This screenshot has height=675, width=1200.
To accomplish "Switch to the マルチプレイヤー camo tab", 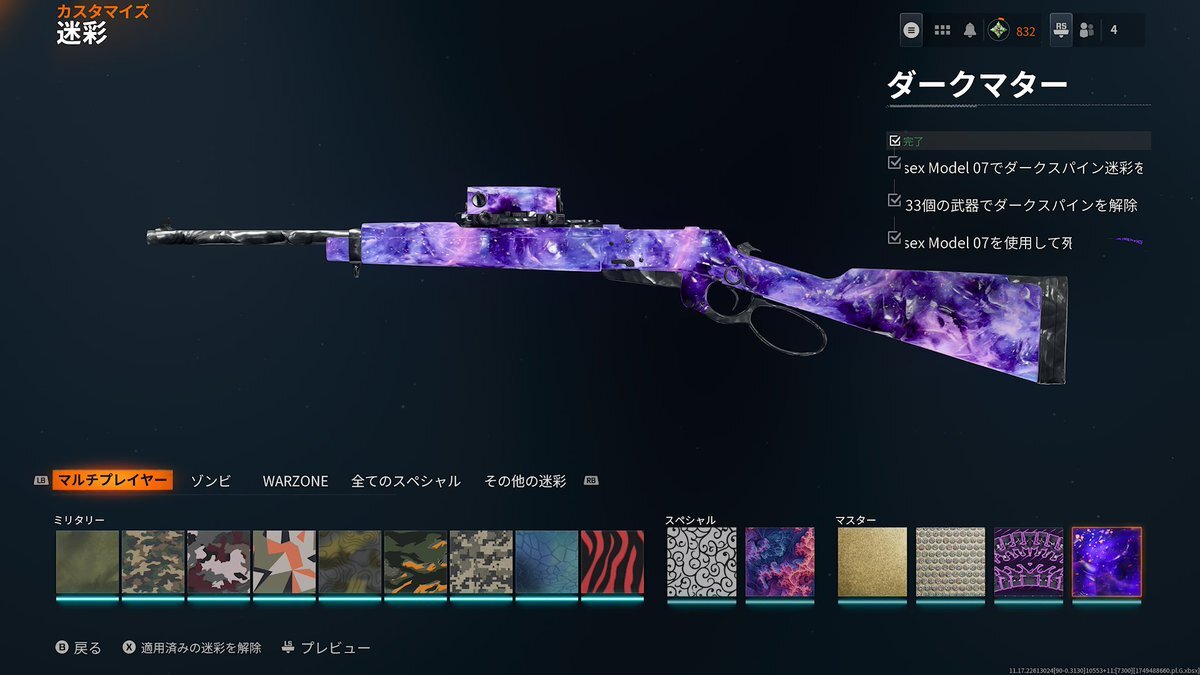I will pyautogui.click(x=111, y=481).
